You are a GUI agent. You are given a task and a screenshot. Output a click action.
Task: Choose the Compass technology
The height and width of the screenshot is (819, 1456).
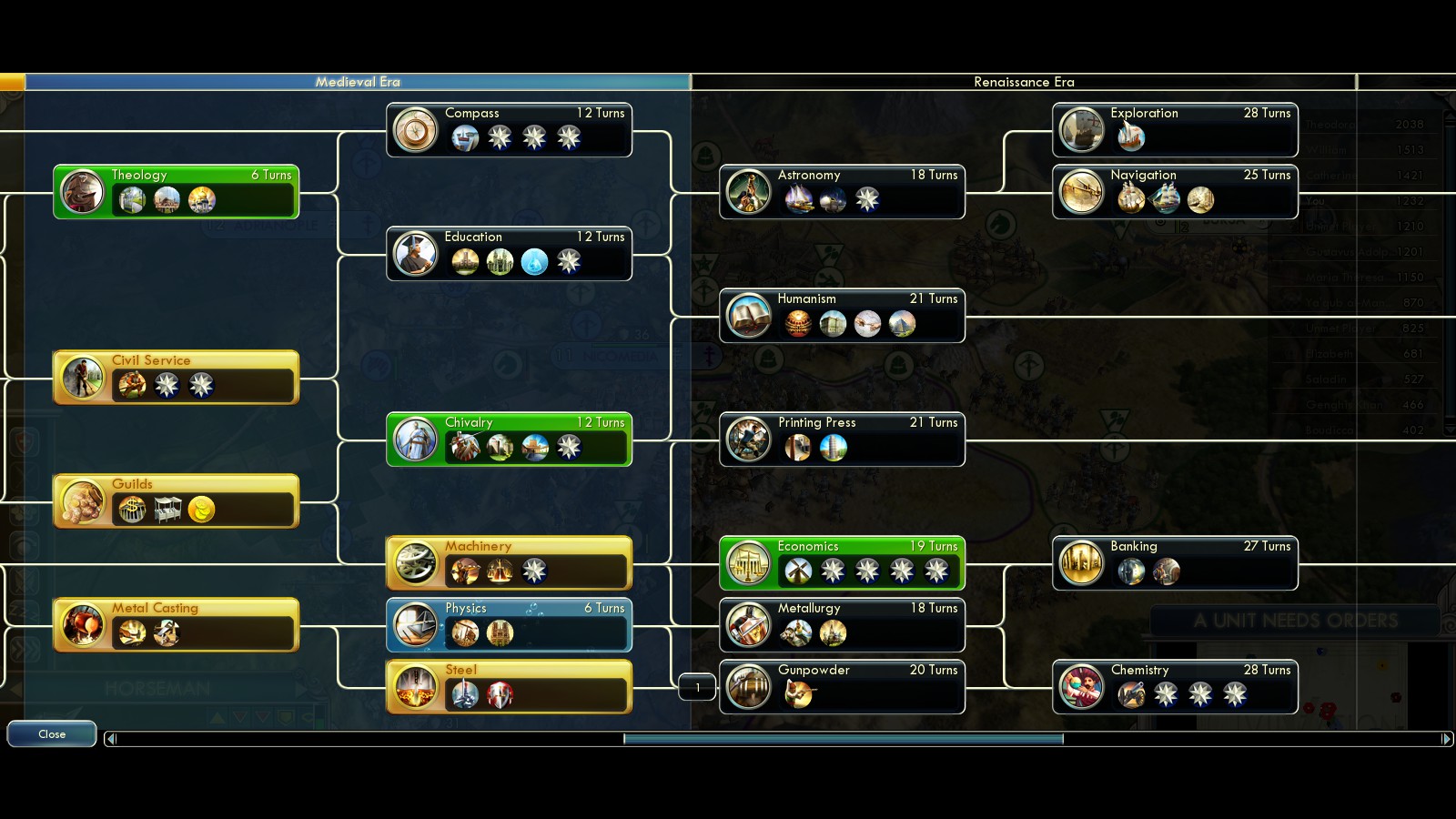[x=509, y=130]
